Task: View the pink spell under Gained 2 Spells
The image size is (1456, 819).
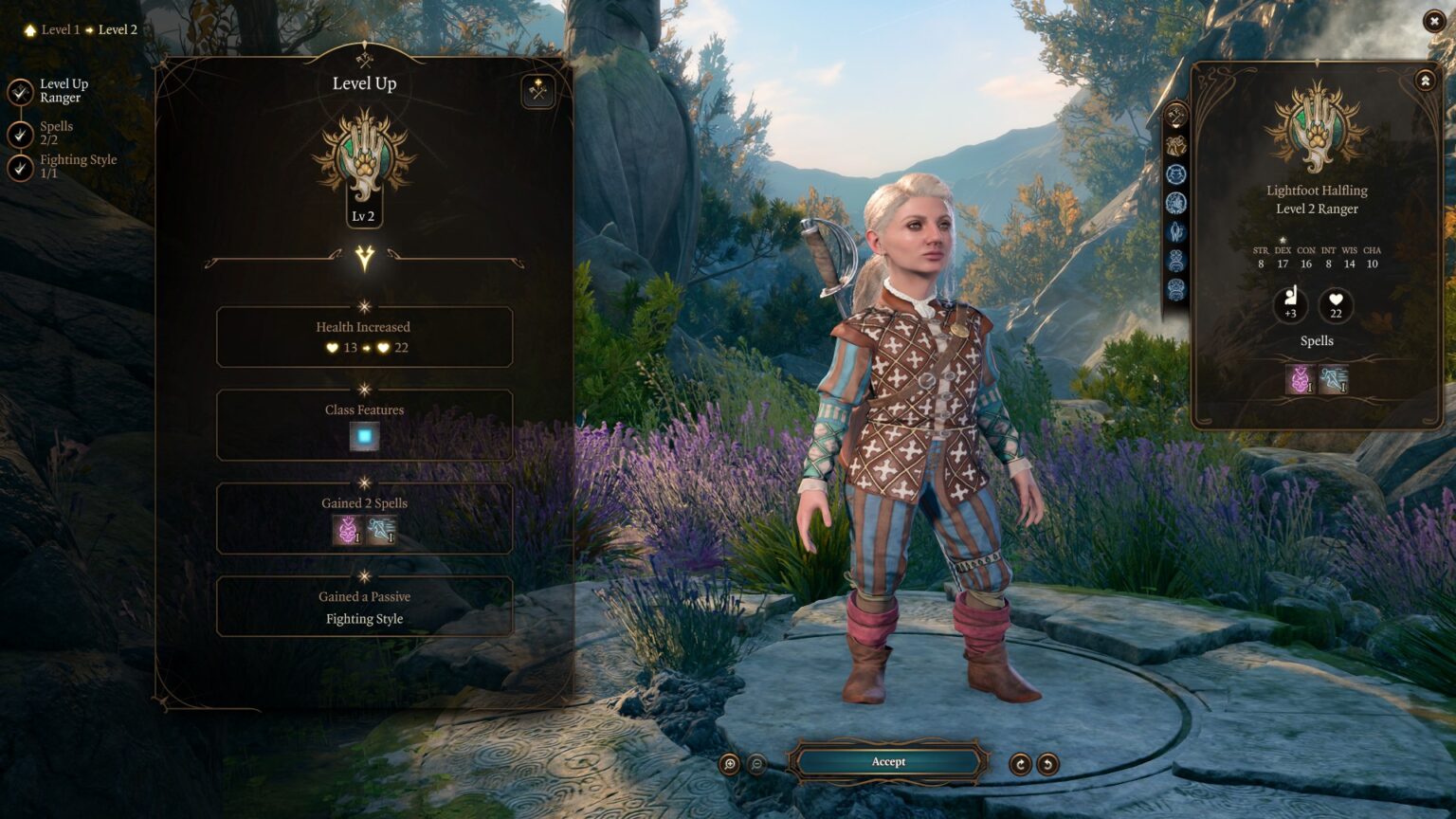Action: (x=347, y=530)
